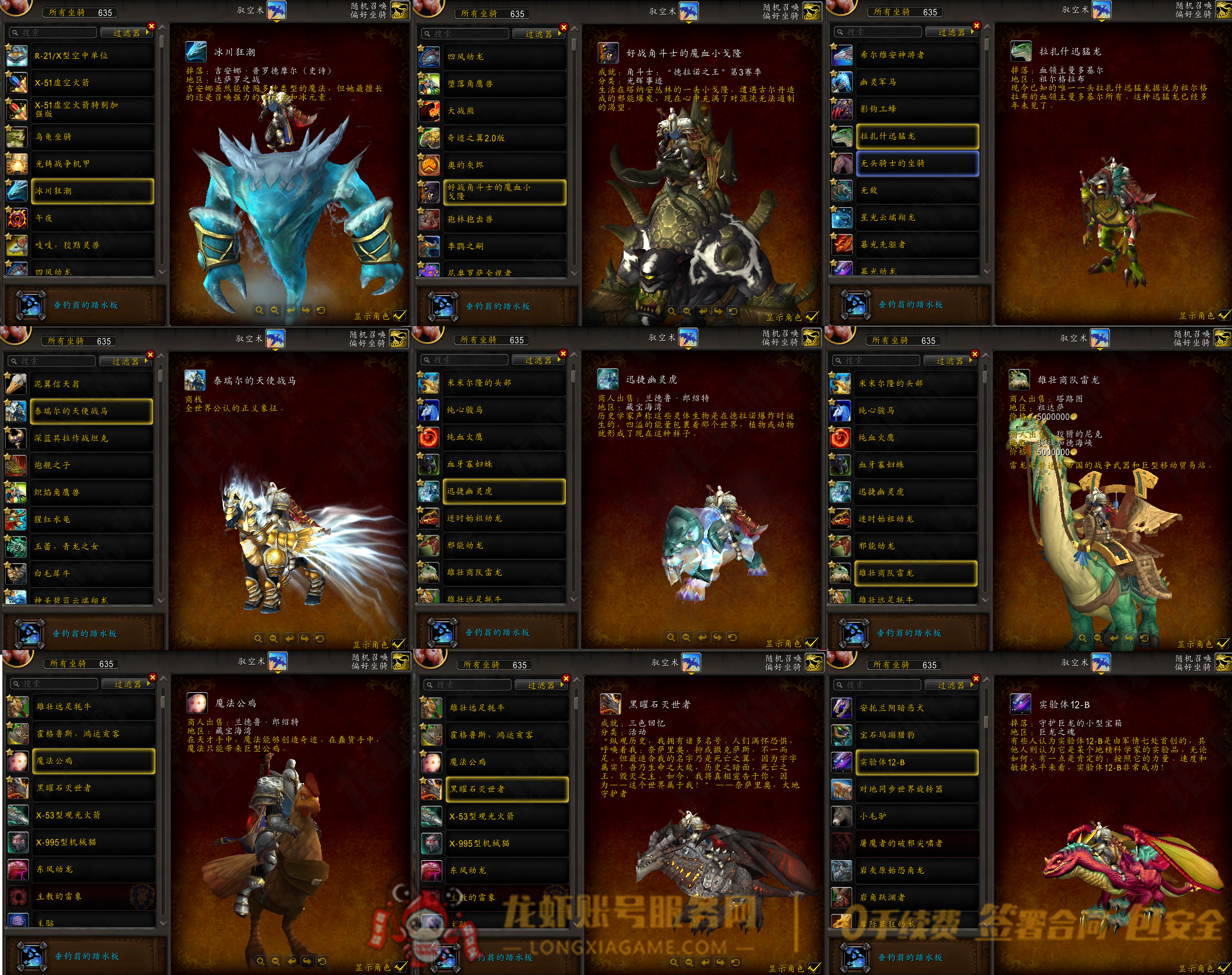
Task: Select the 冰川狂潮 mount row
Action: click(92, 191)
